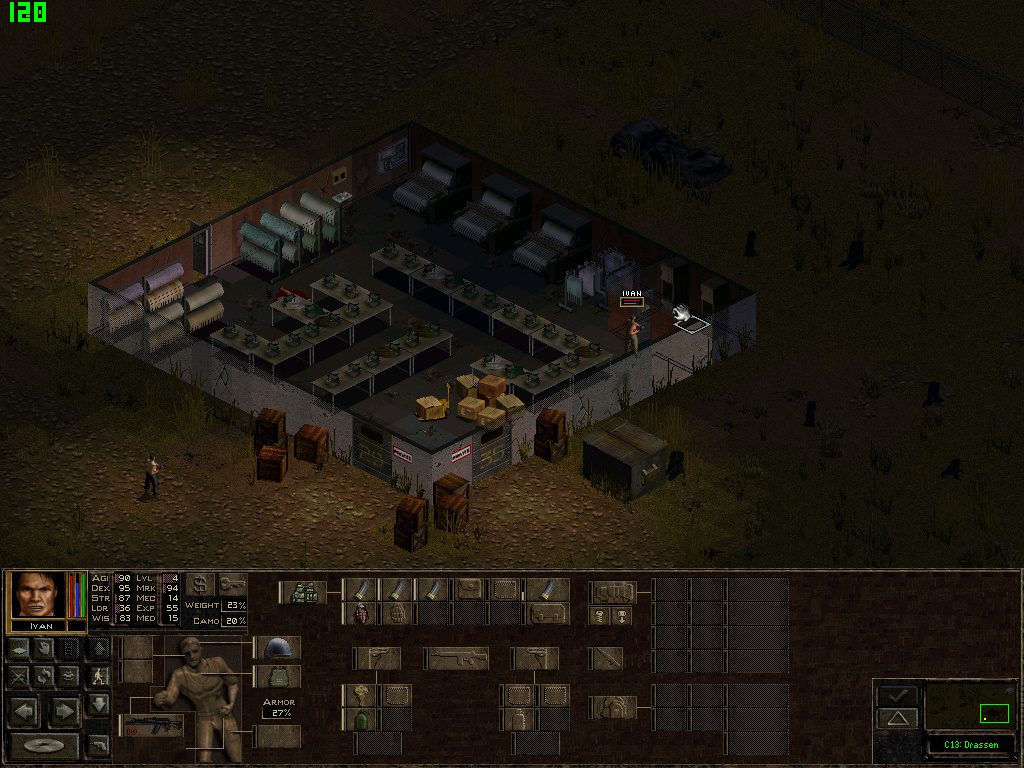Choose the previous merc left arrow button

coord(25,712)
